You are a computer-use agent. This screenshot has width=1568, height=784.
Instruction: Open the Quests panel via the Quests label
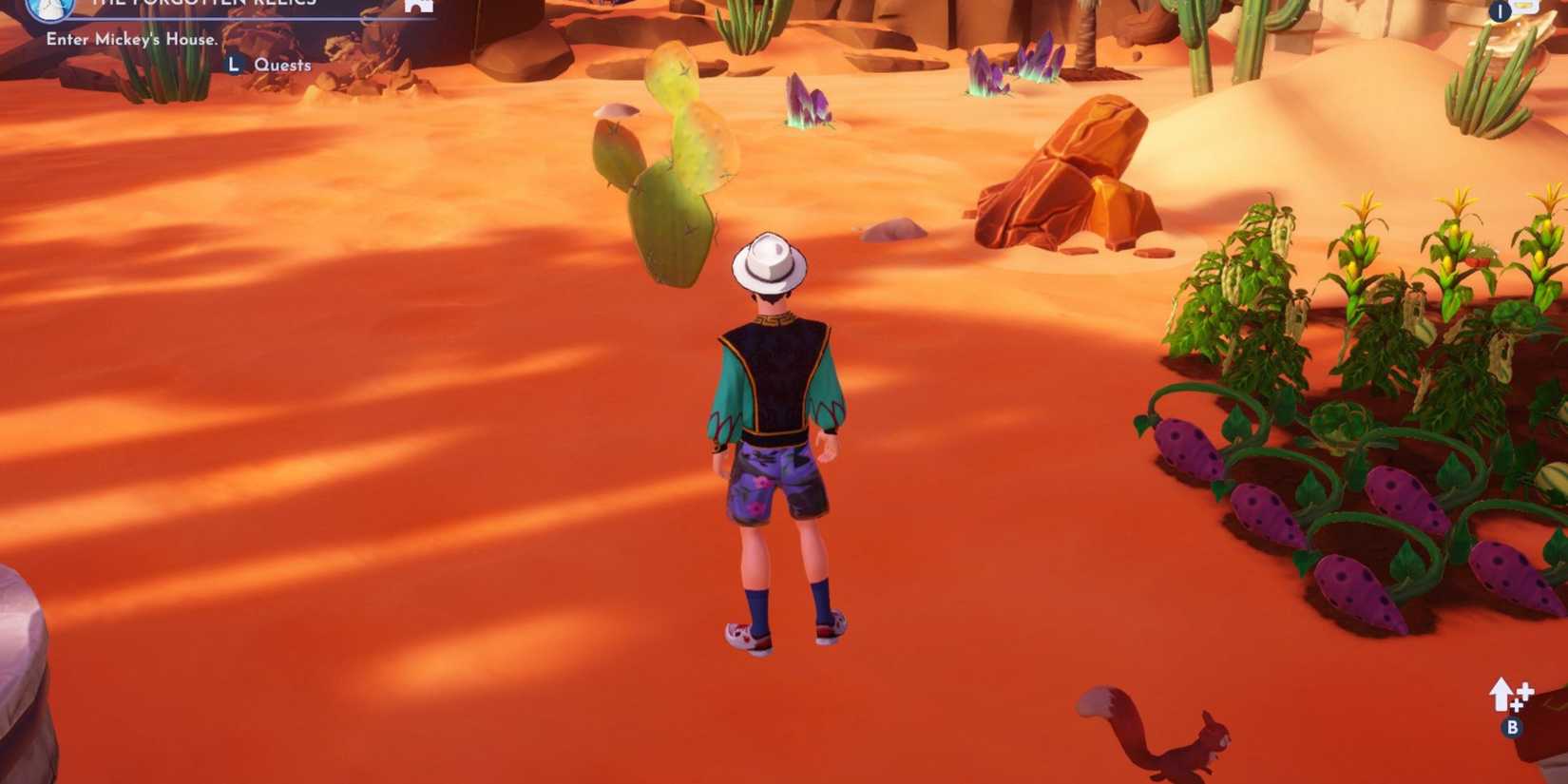click(282, 64)
